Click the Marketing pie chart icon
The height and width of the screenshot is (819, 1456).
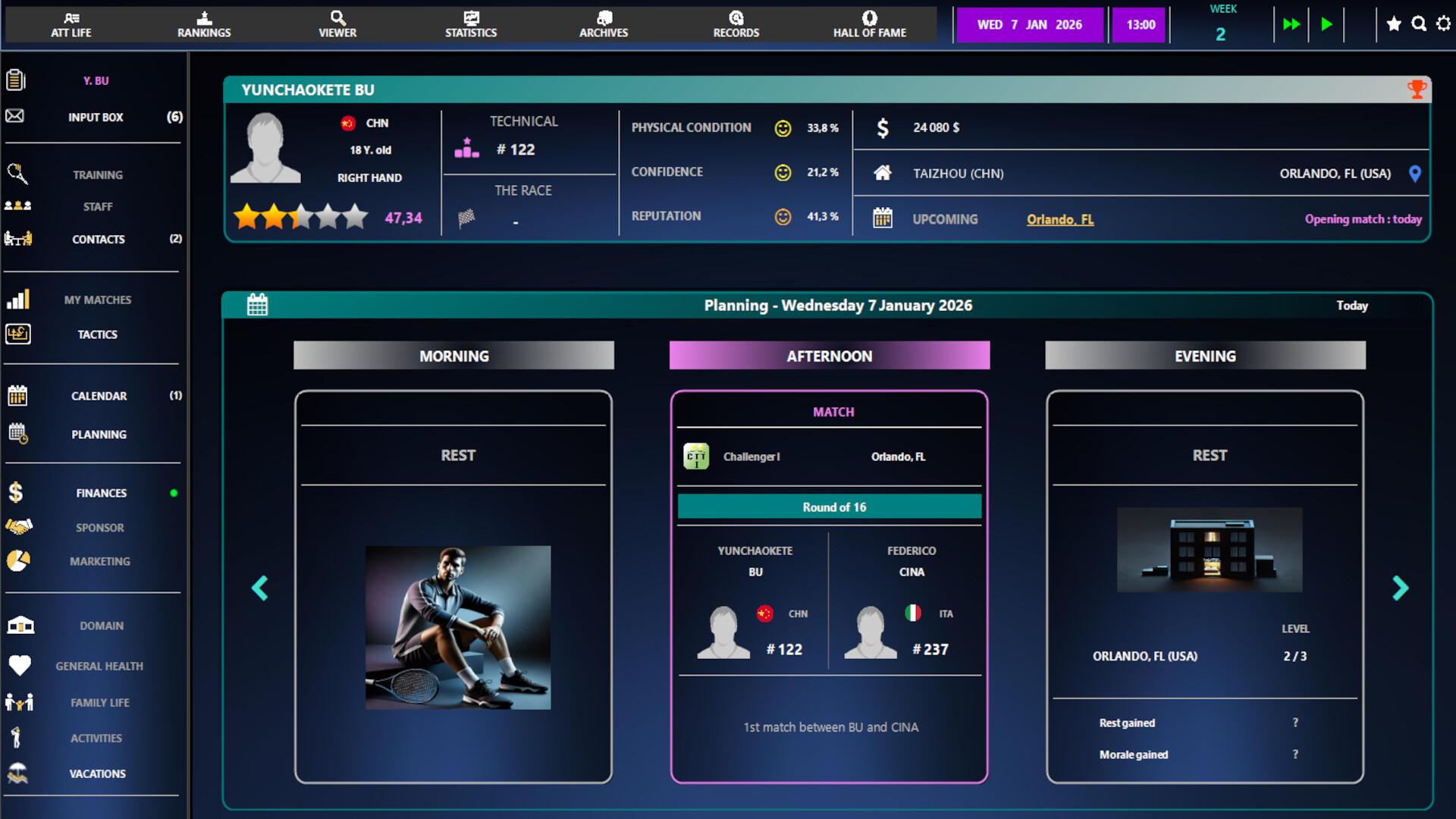coord(17,561)
